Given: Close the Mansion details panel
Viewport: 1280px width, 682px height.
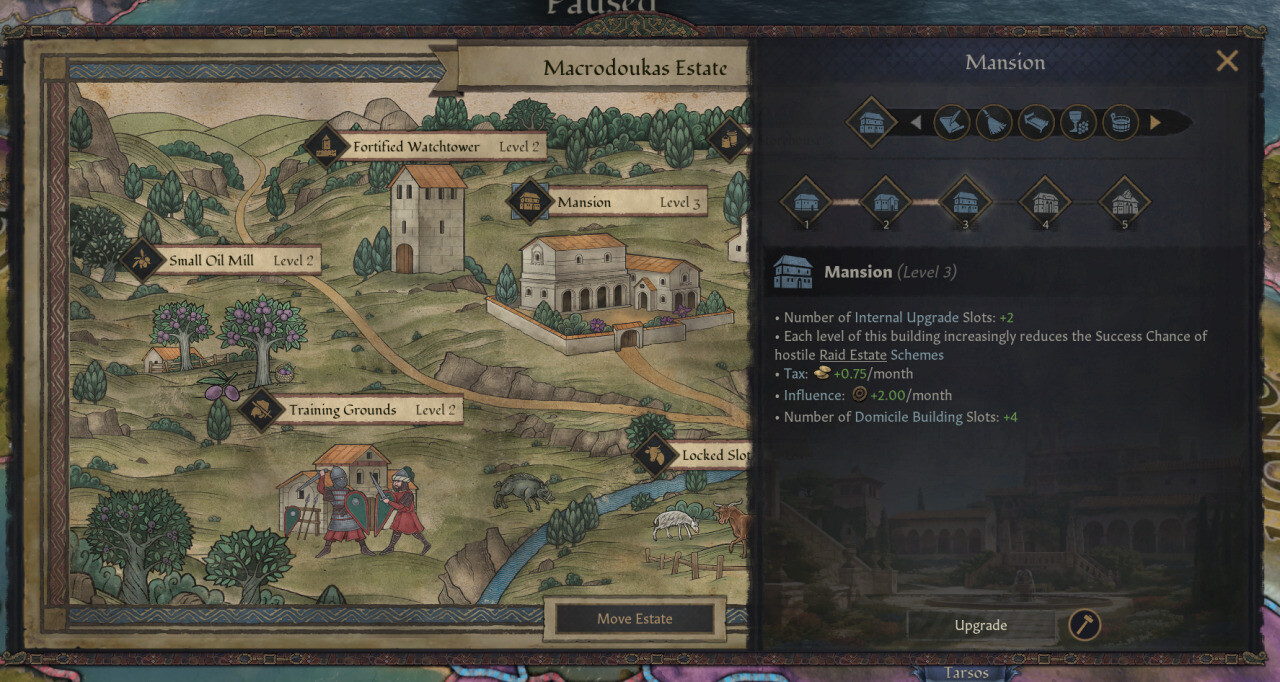Looking at the screenshot, I should coord(1227,62).
